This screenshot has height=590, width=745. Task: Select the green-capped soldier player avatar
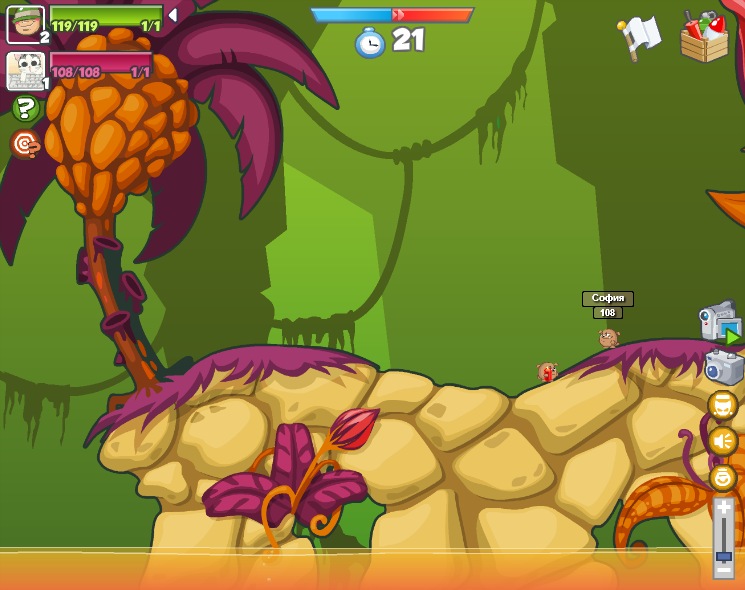25,24
